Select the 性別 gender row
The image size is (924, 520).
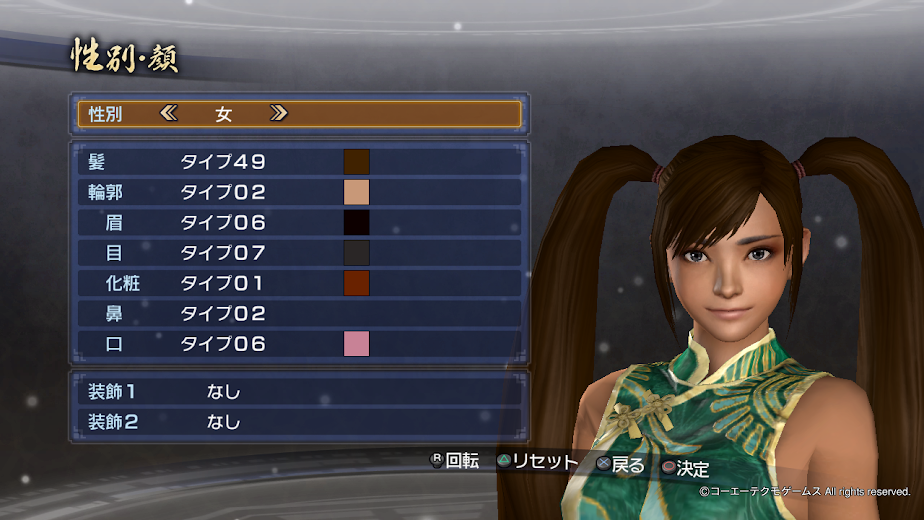click(299, 114)
